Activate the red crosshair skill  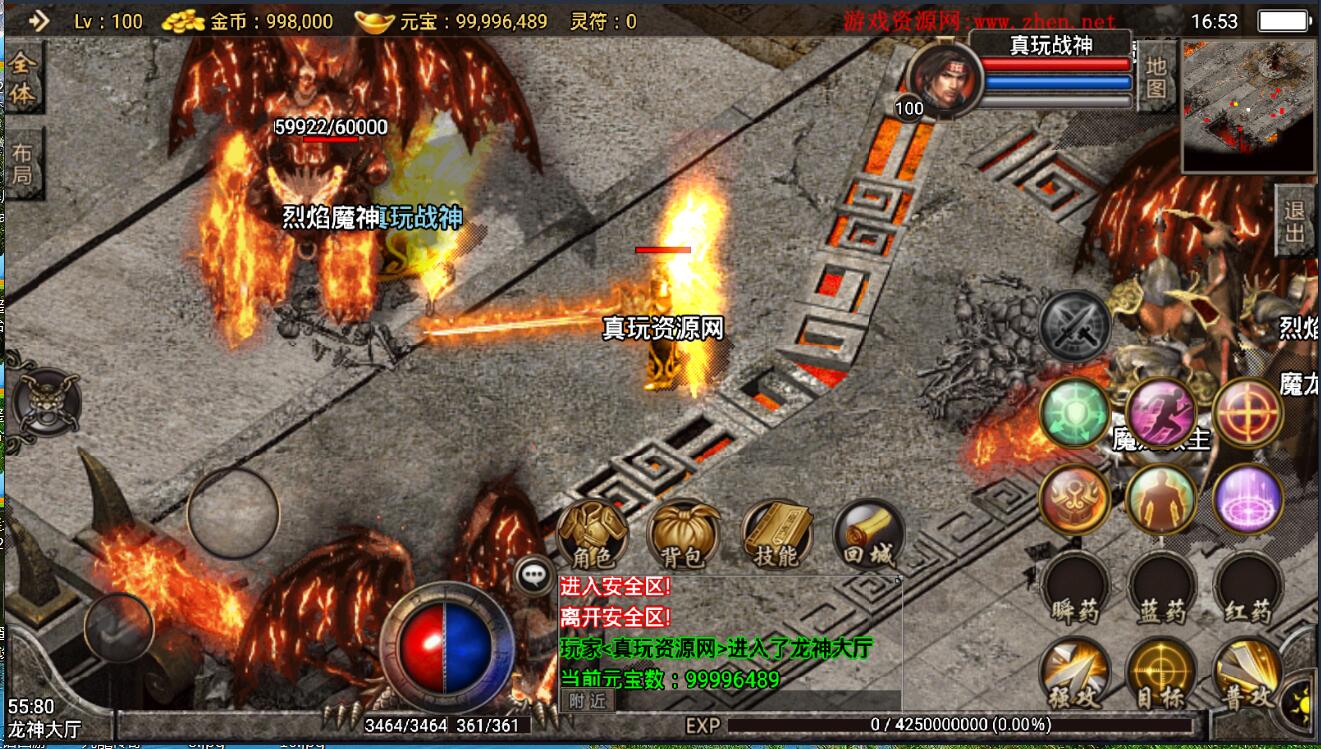tap(1248, 411)
